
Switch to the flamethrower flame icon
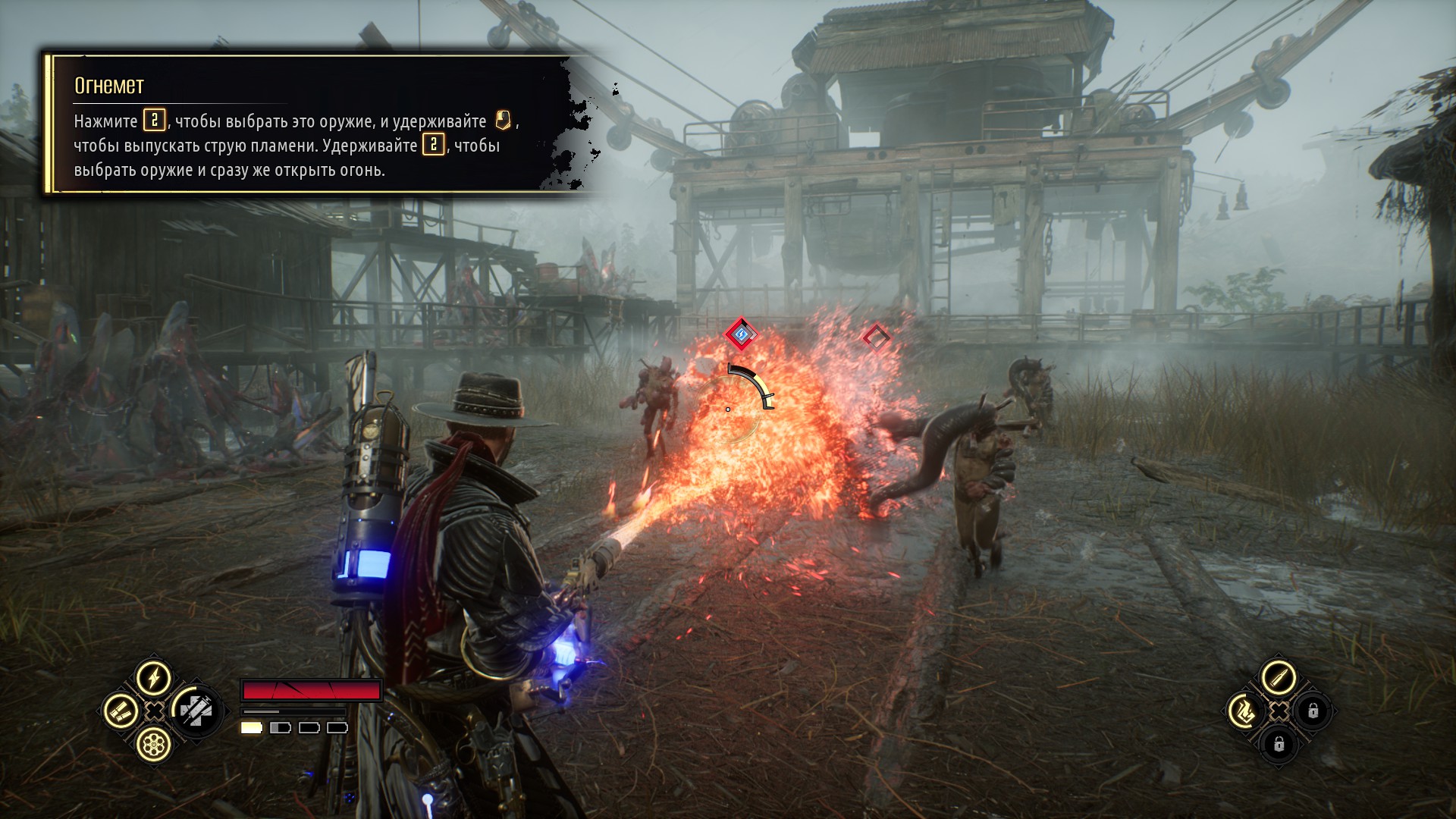(1244, 711)
